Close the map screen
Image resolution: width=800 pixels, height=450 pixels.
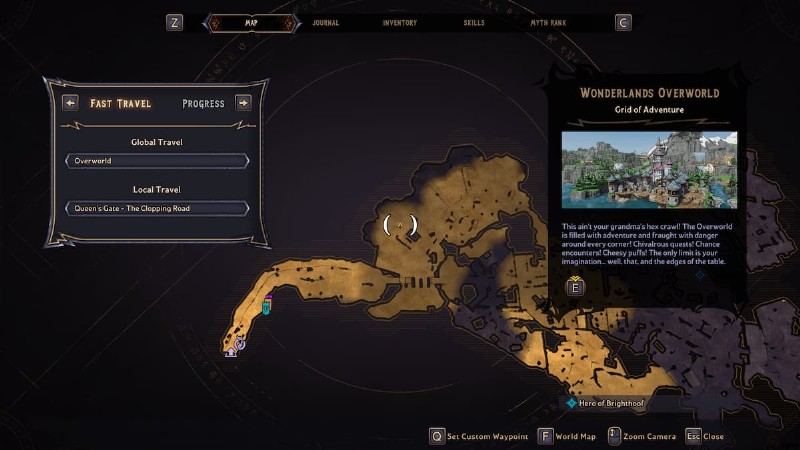tap(704, 436)
